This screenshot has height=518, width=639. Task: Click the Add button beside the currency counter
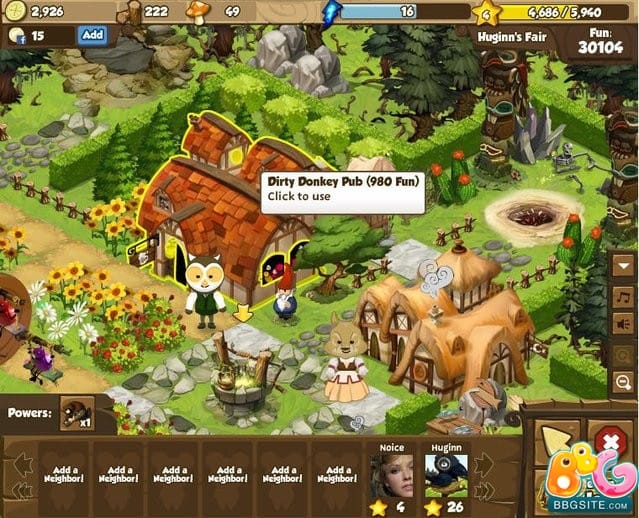[x=92, y=34]
